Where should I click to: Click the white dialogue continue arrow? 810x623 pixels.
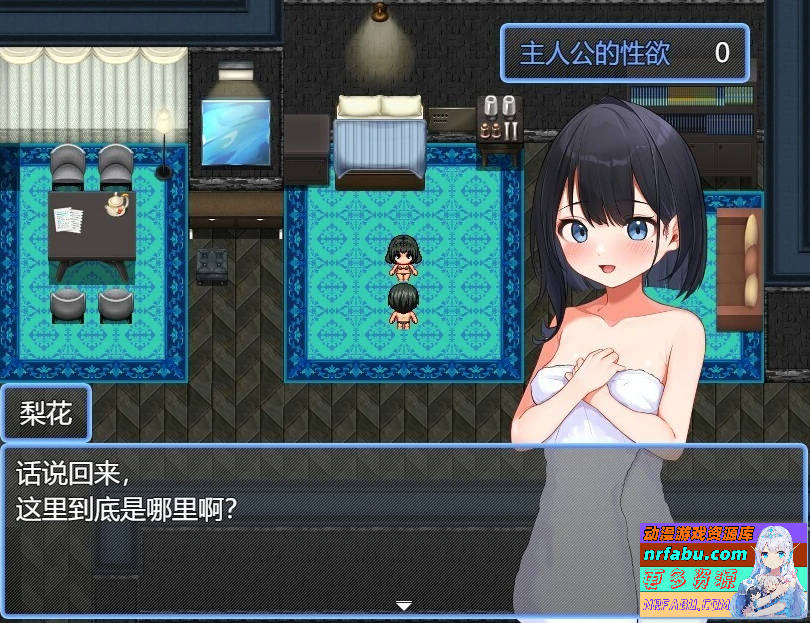[404, 605]
